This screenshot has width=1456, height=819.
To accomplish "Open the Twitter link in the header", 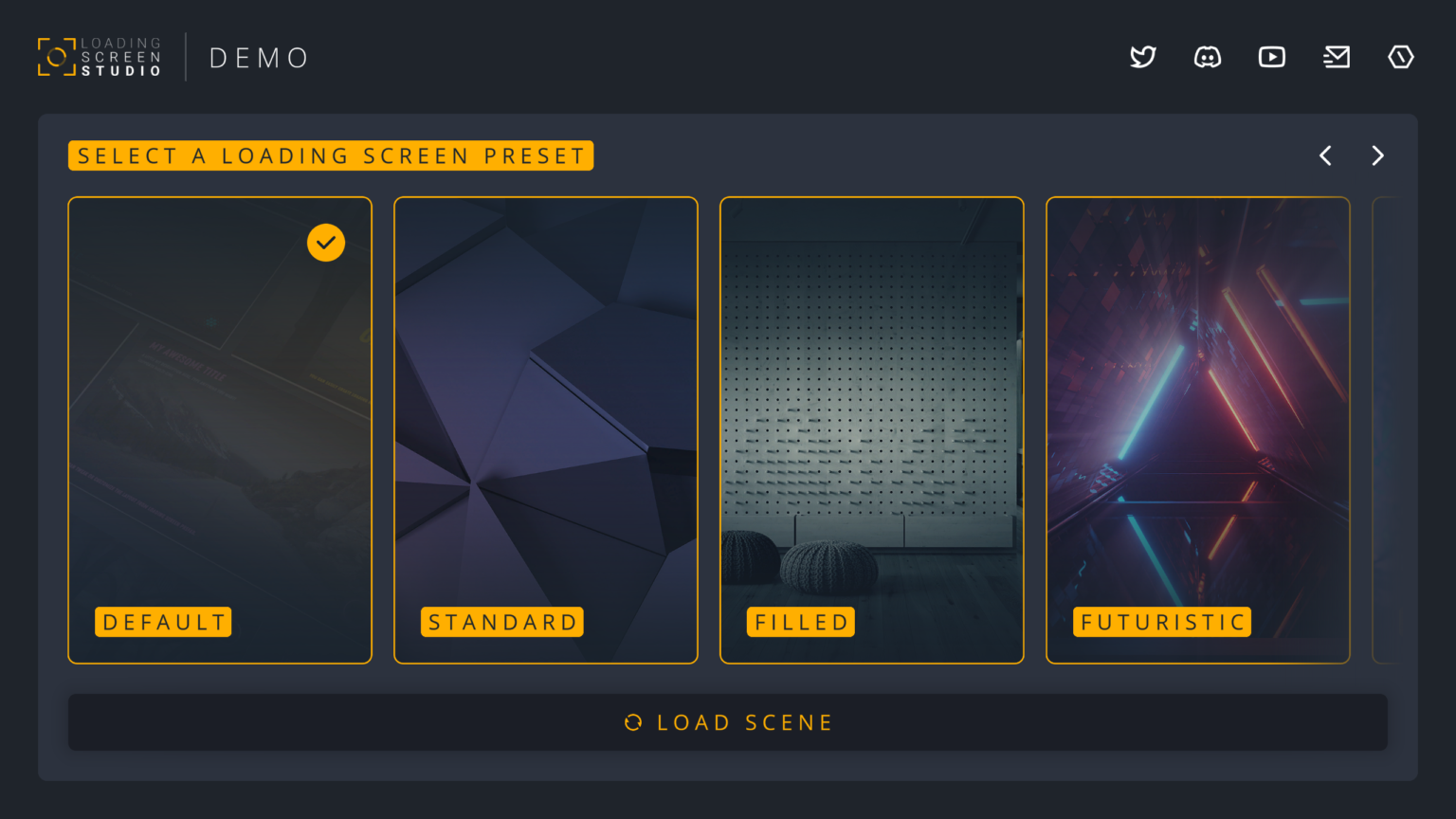I will click(x=1142, y=57).
